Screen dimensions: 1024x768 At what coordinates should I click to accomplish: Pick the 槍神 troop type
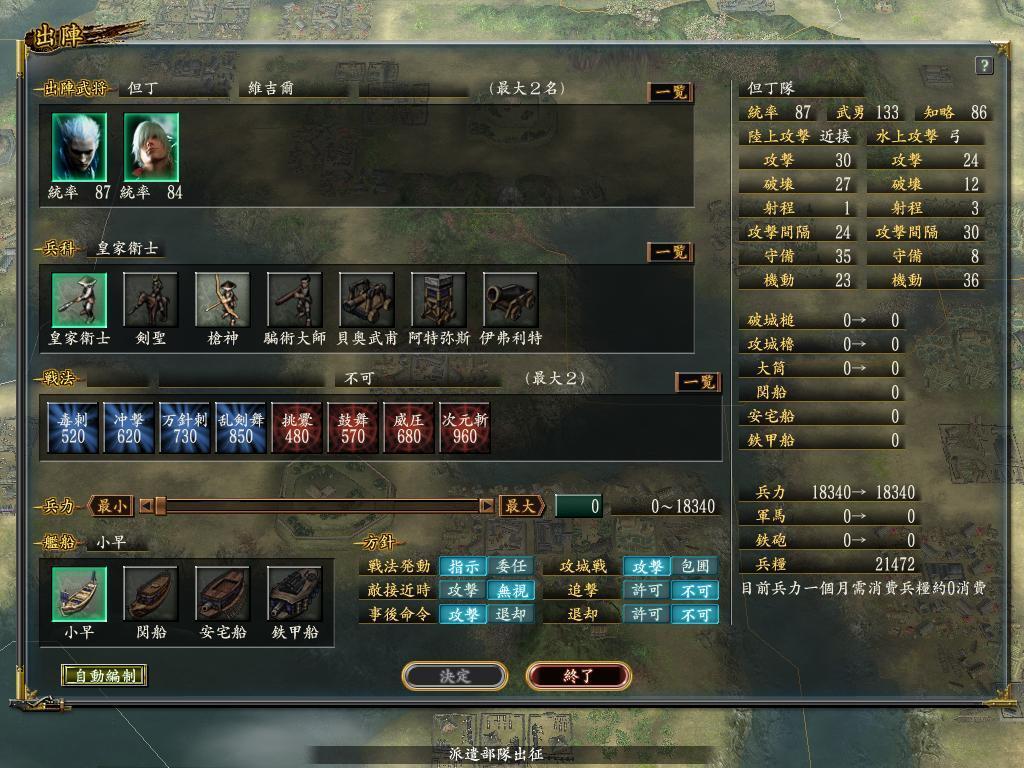[x=222, y=299]
